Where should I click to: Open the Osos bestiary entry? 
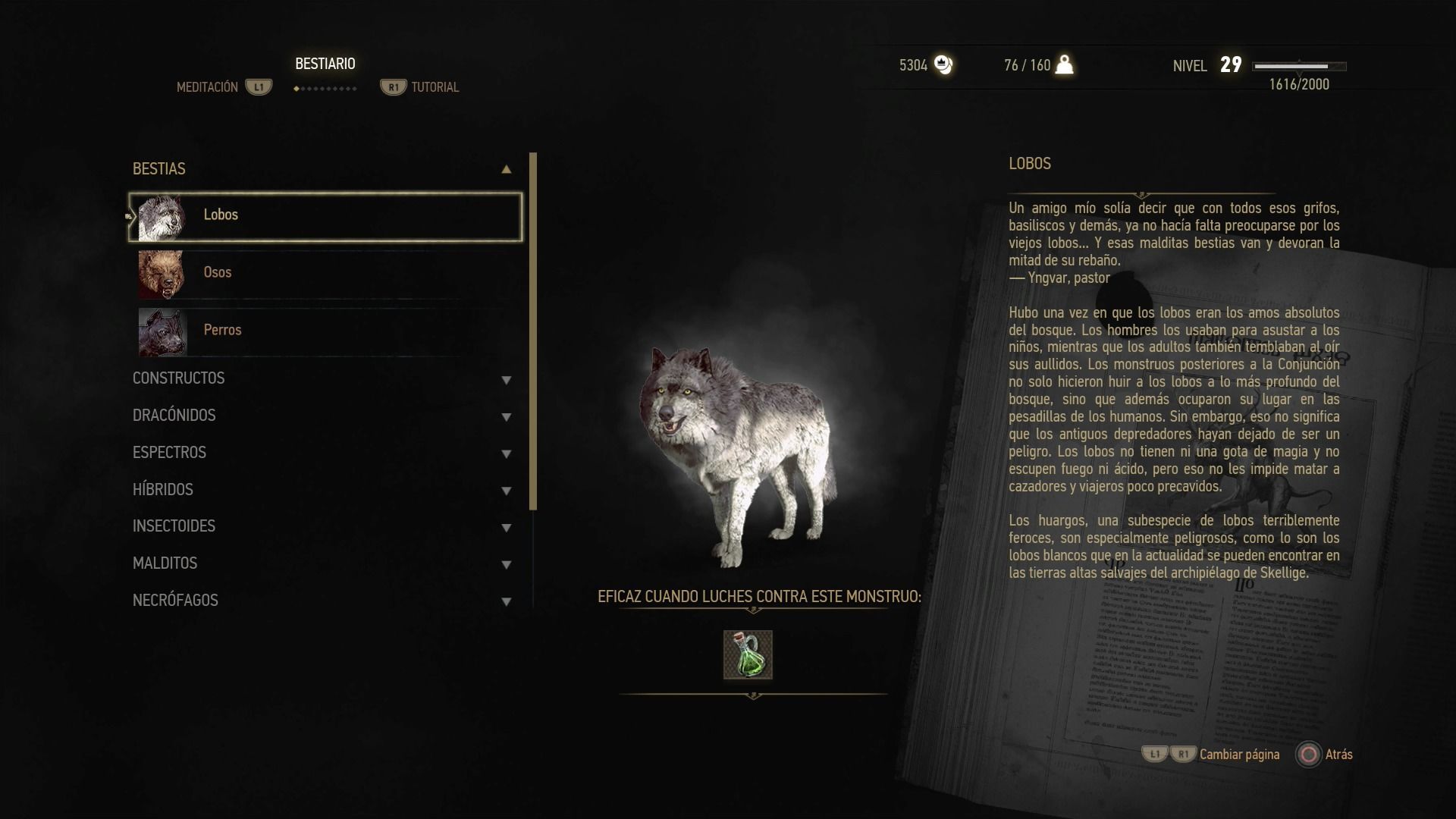(325, 273)
